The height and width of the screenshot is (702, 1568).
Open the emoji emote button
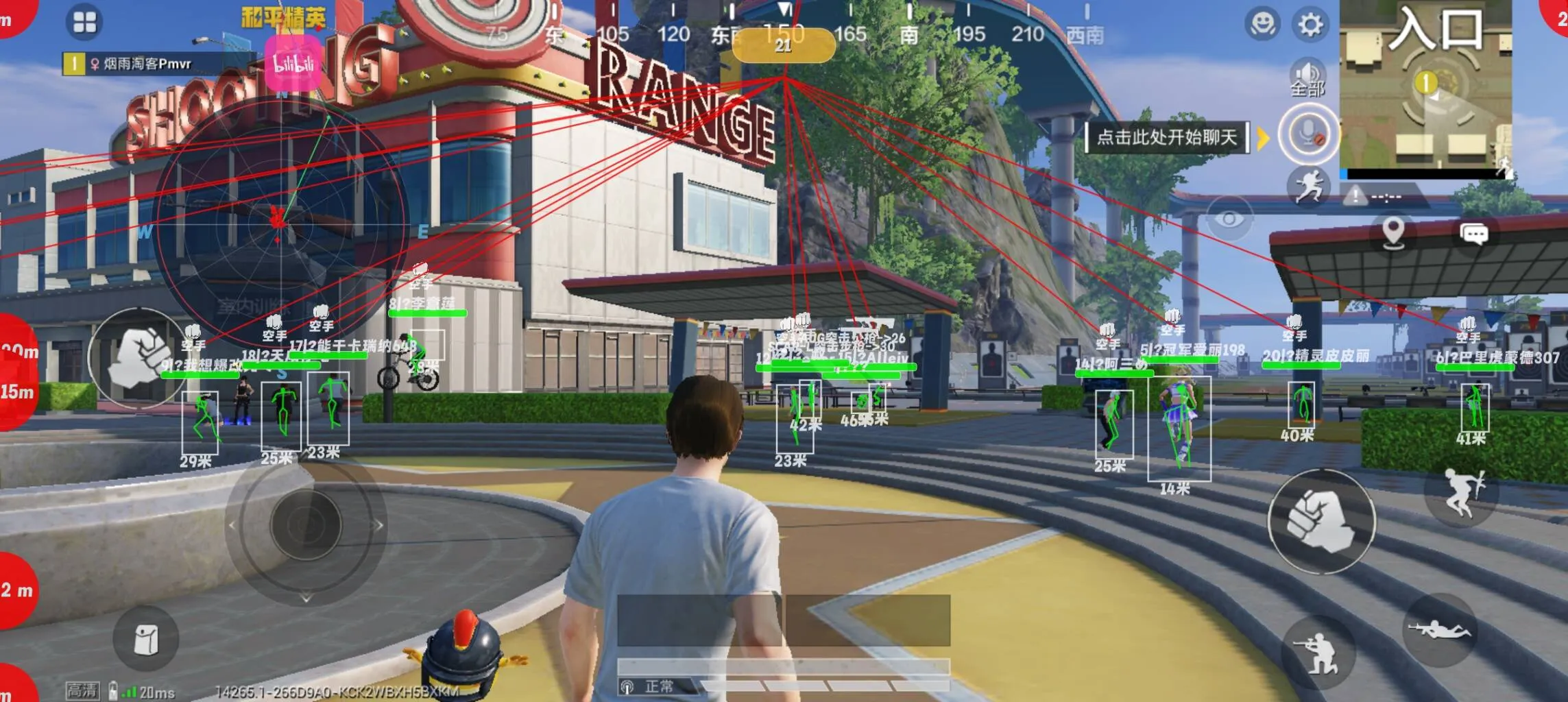[1262, 25]
